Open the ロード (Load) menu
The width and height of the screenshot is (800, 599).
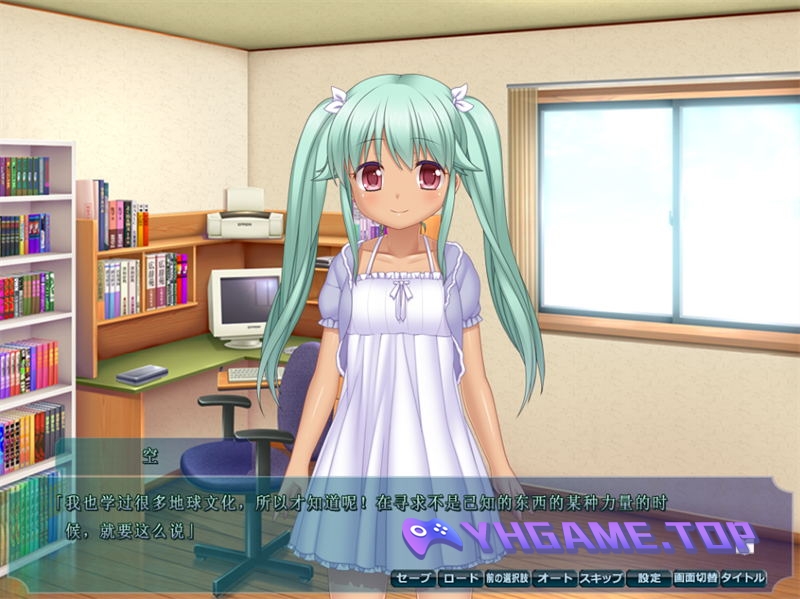point(460,578)
